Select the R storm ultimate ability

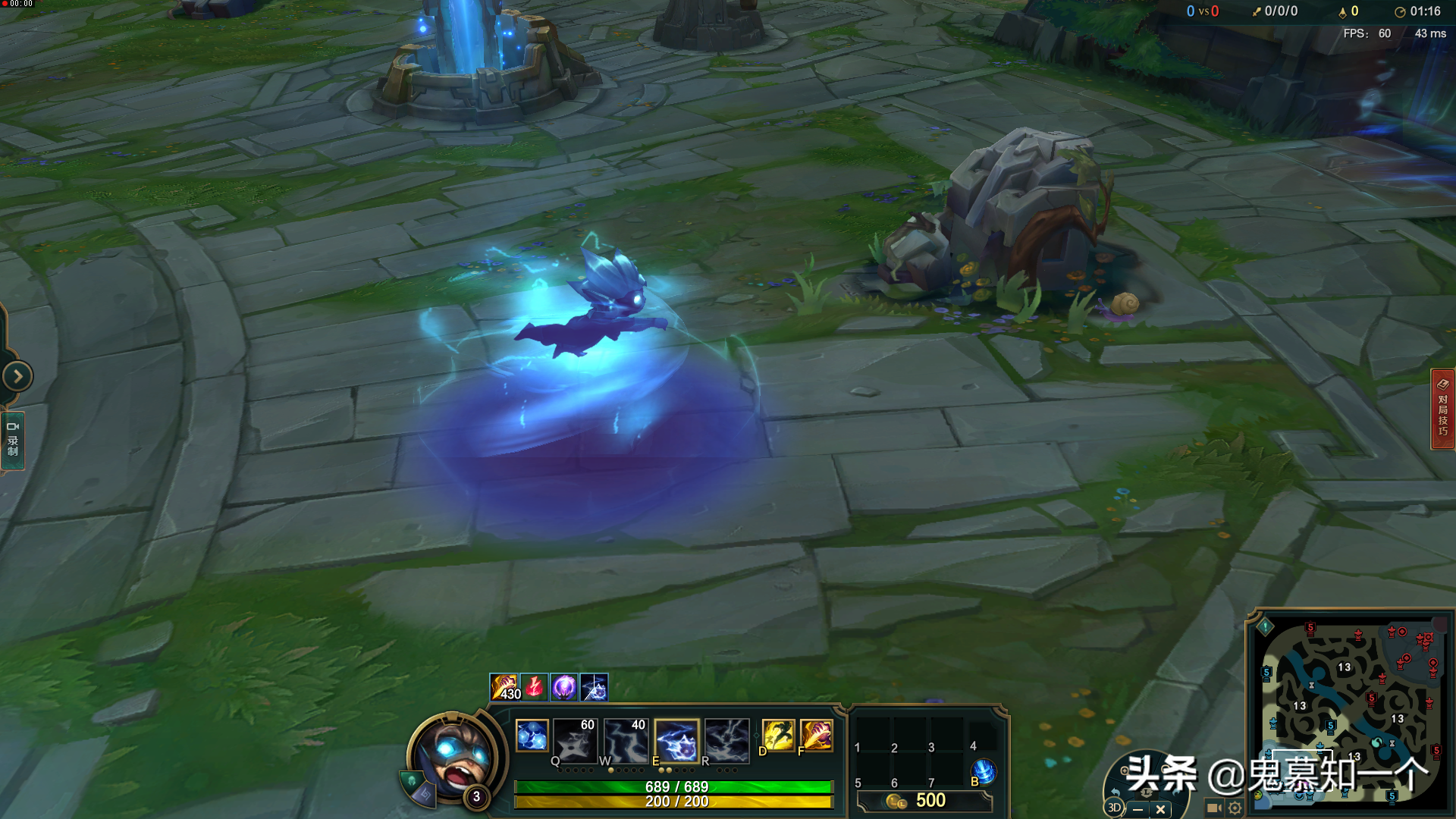[x=726, y=739]
